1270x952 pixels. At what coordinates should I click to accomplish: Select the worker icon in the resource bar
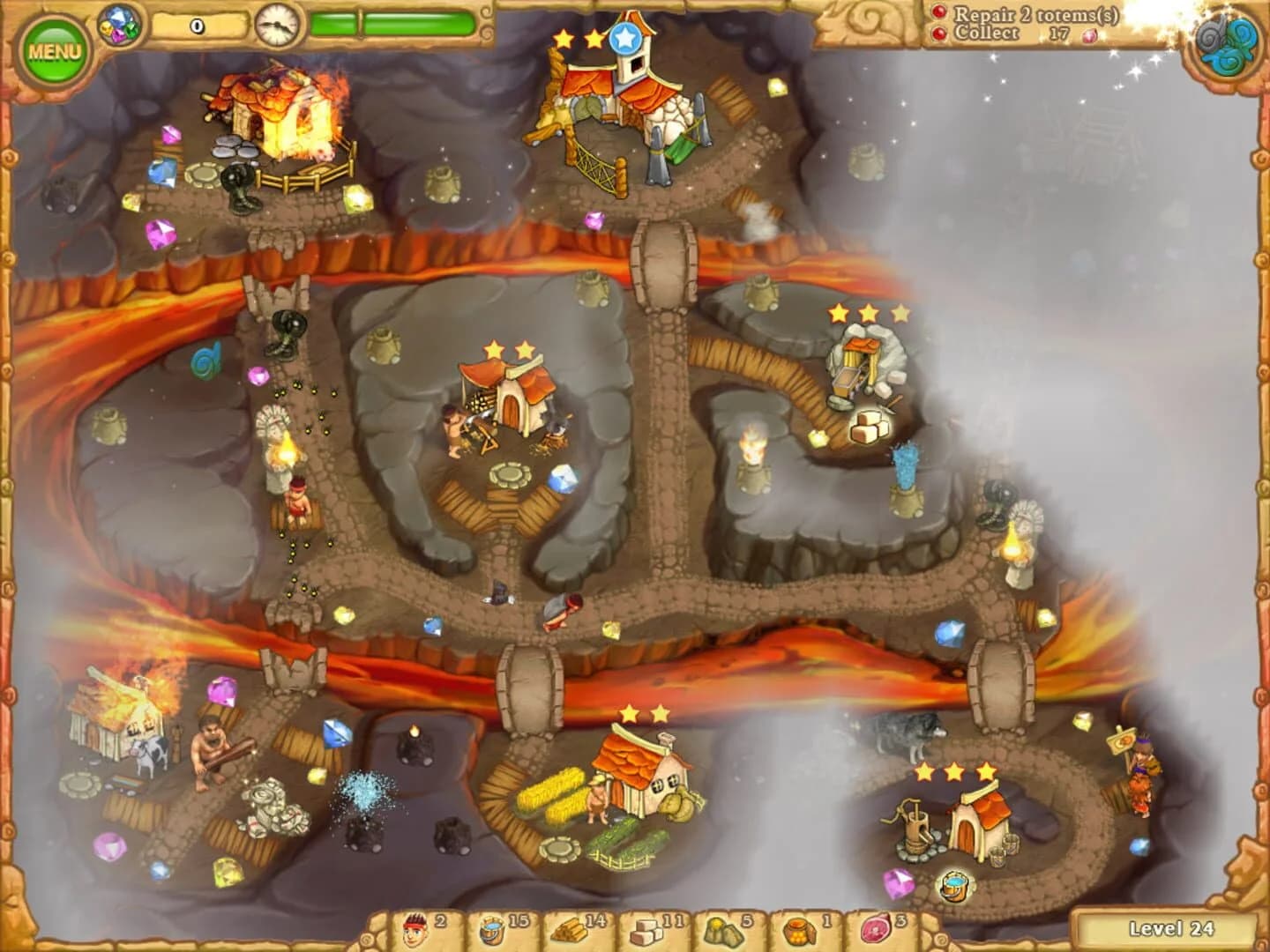(x=414, y=925)
